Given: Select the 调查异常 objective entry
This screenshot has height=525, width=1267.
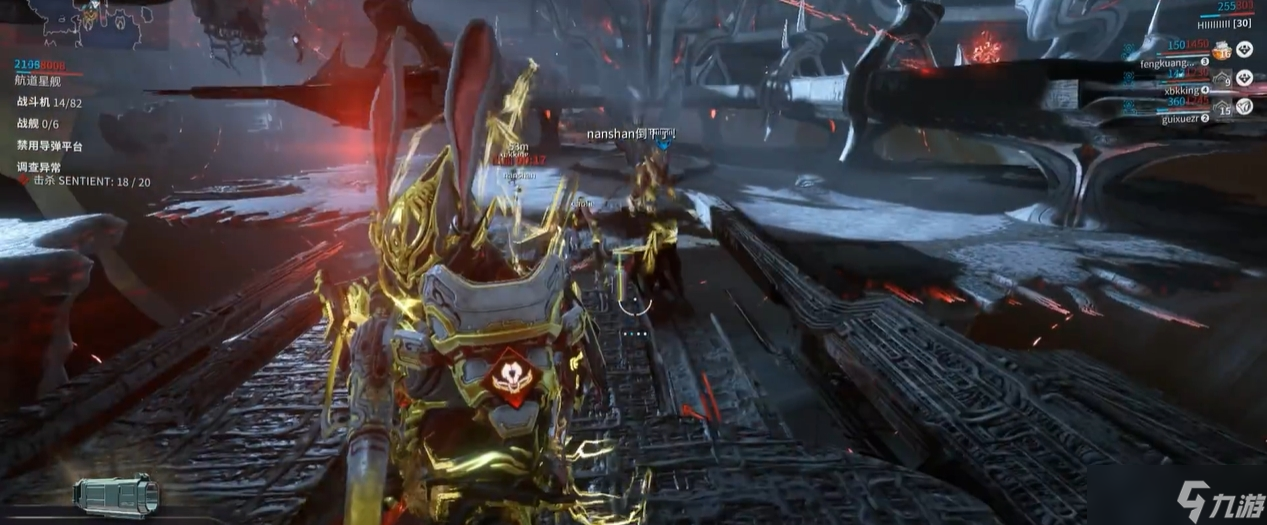Looking at the screenshot, I should point(37,167).
